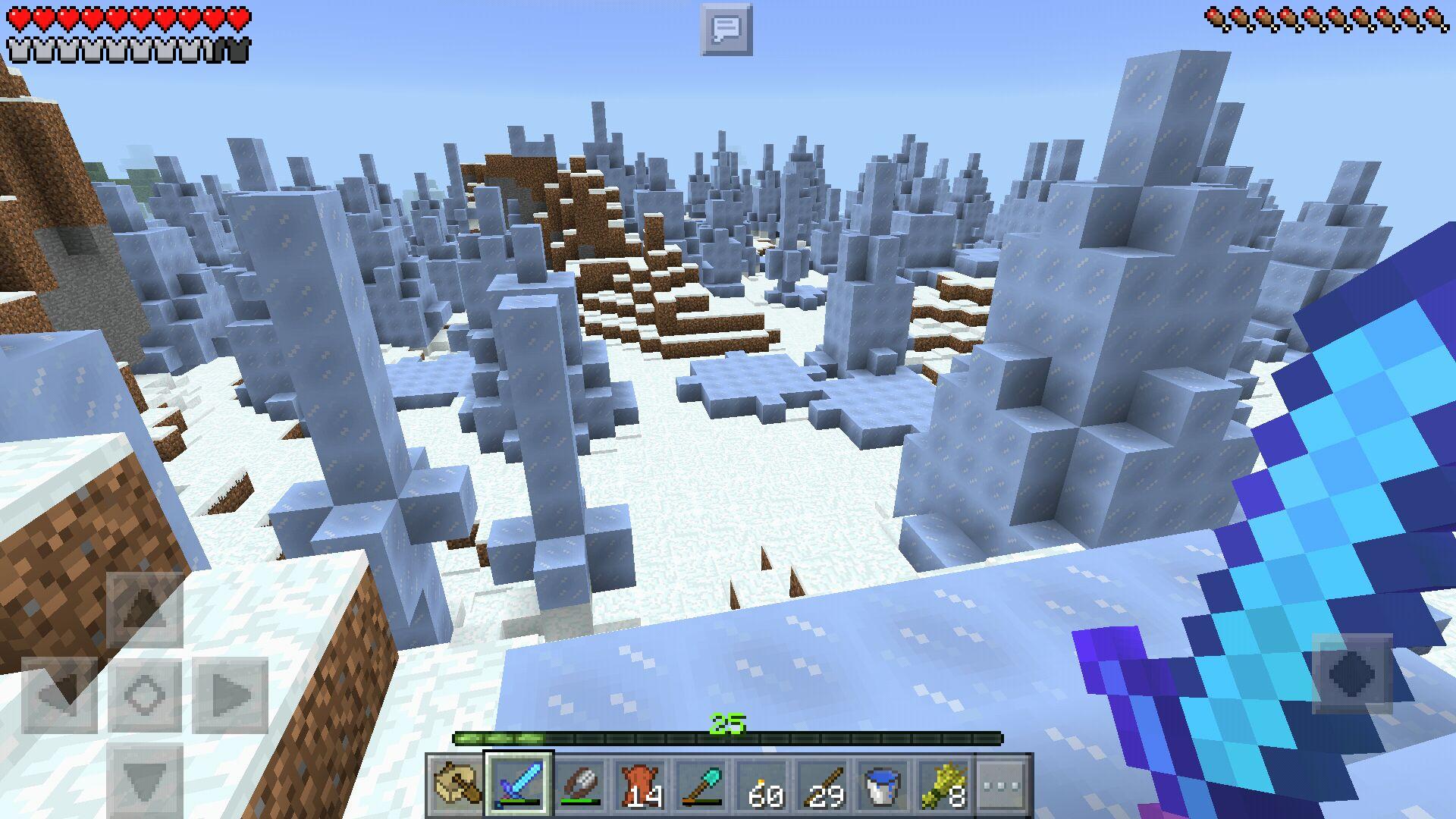1456x819 pixels.
Task: Tap the move forward arrow
Action: [144, 609]
